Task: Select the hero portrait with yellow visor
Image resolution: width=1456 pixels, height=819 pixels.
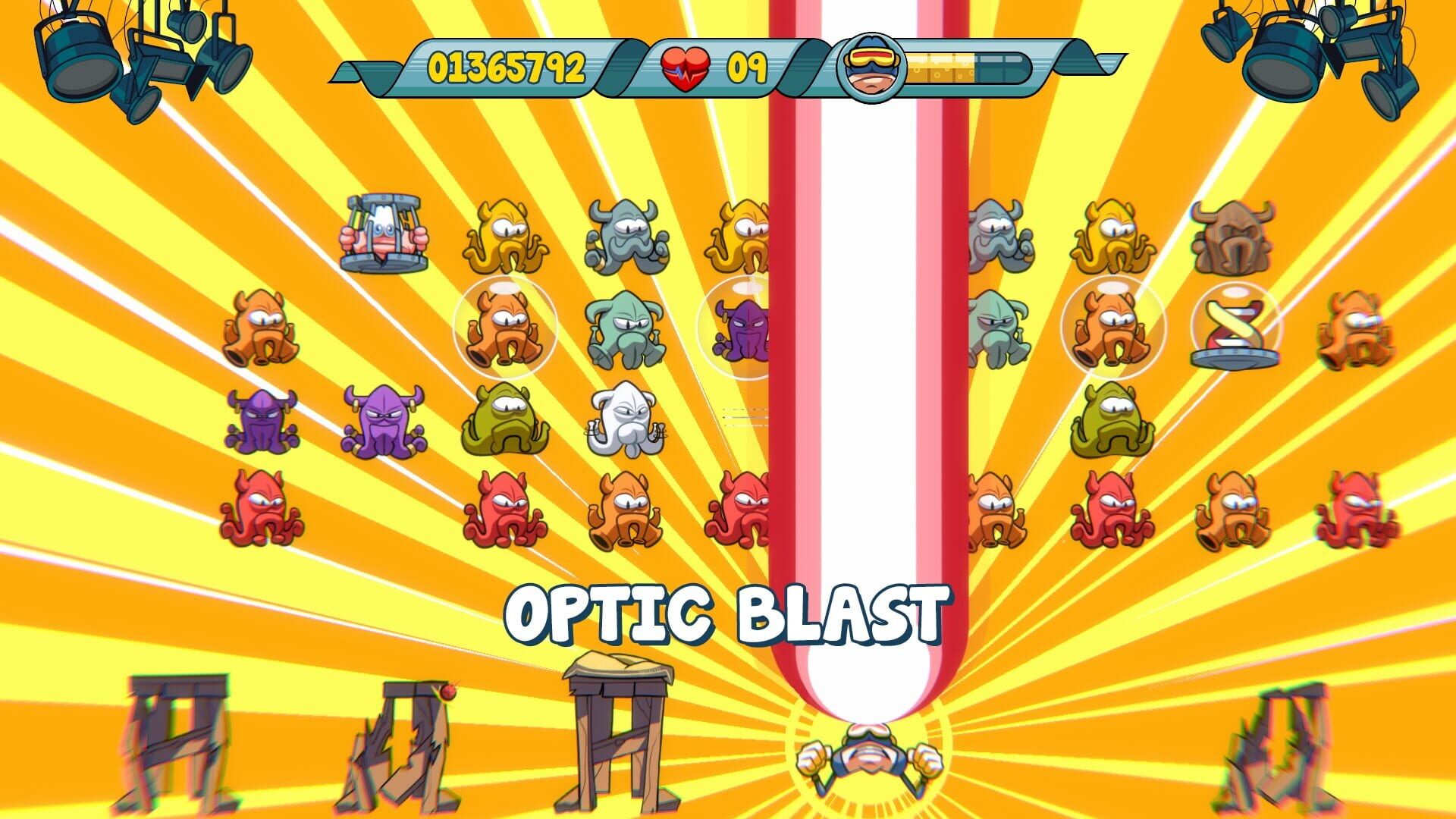Action: click(872, 67)
